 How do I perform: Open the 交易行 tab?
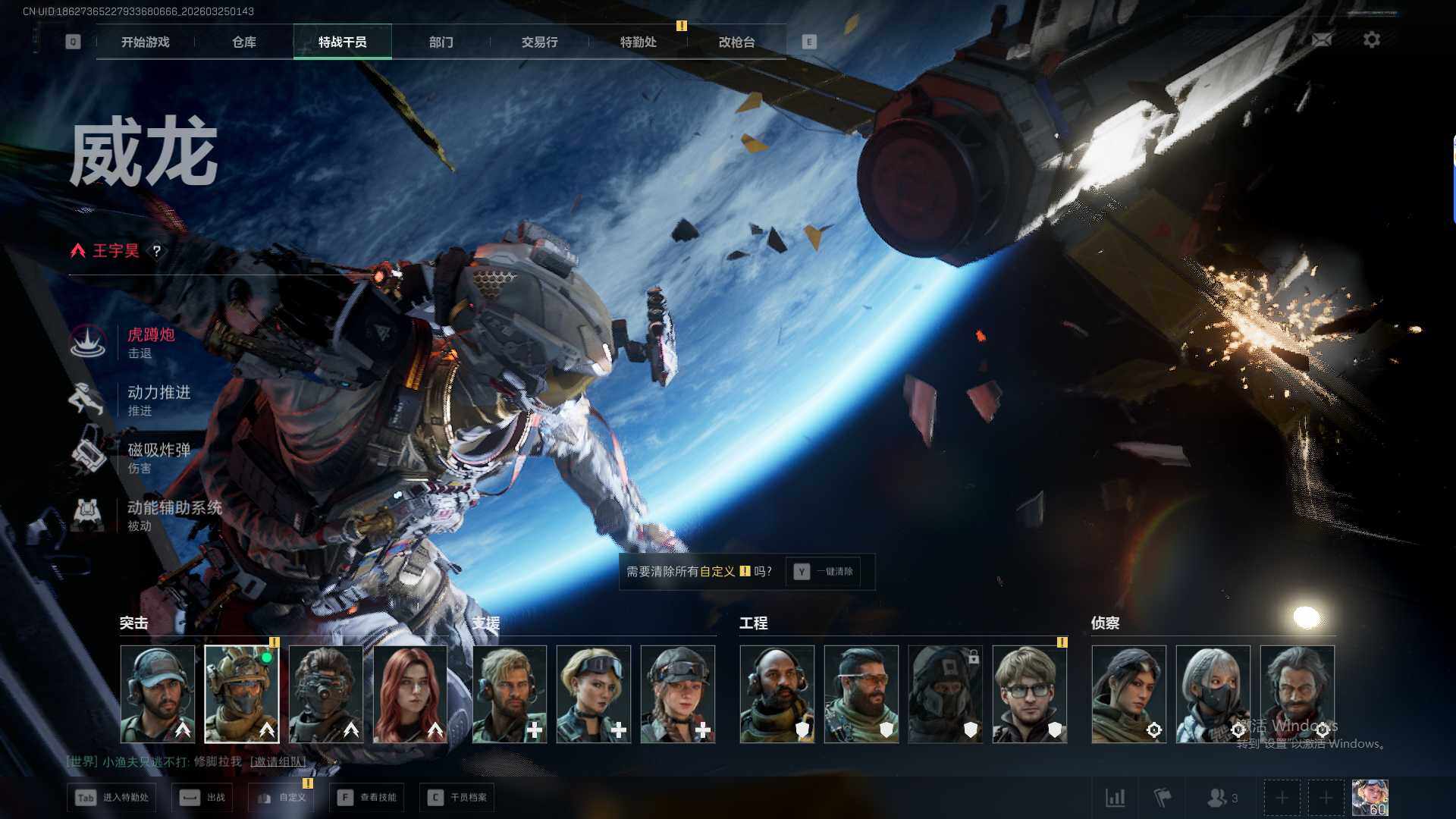click(539, 42)
